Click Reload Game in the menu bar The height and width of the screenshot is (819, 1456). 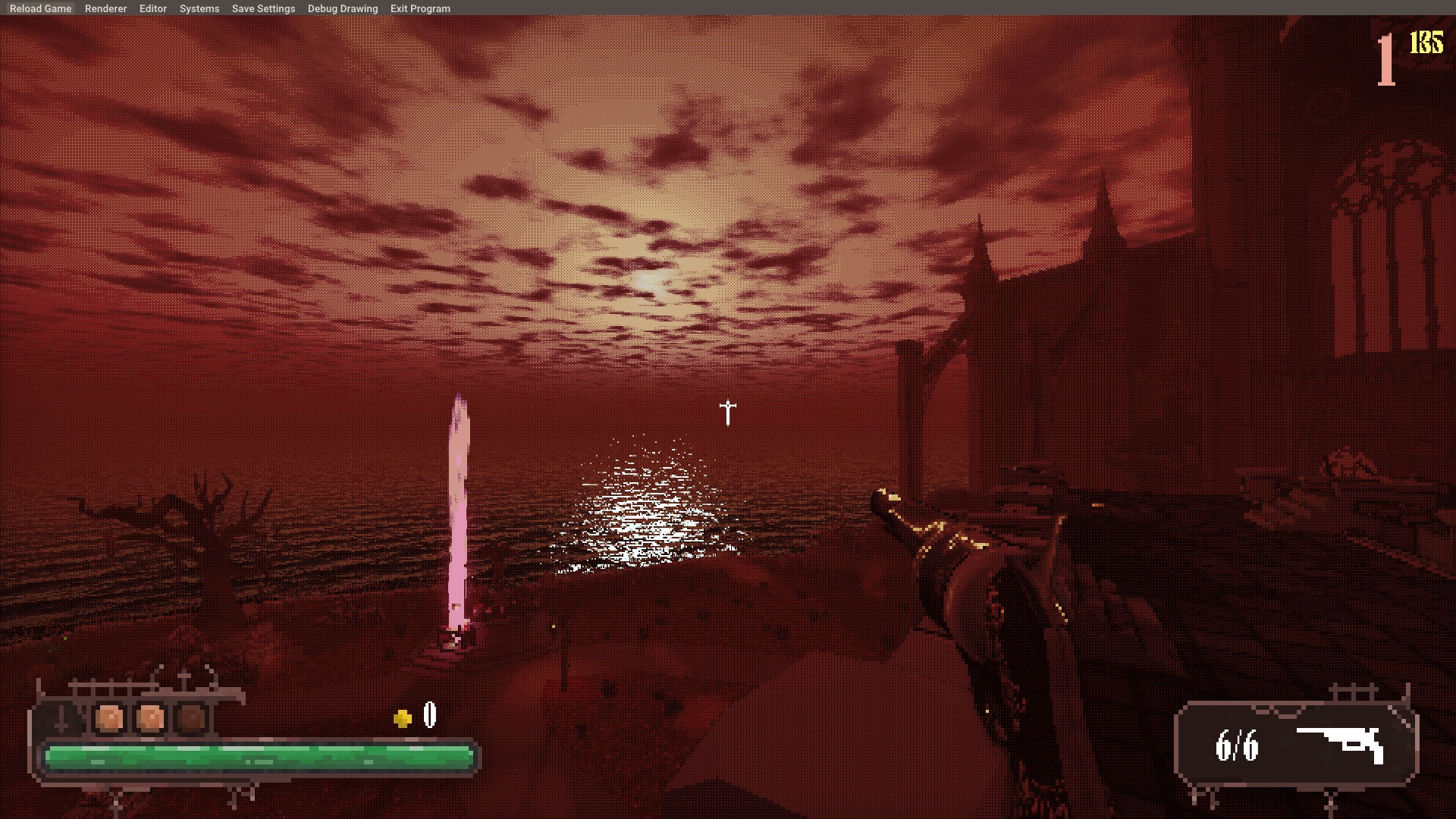pos(40,8)
